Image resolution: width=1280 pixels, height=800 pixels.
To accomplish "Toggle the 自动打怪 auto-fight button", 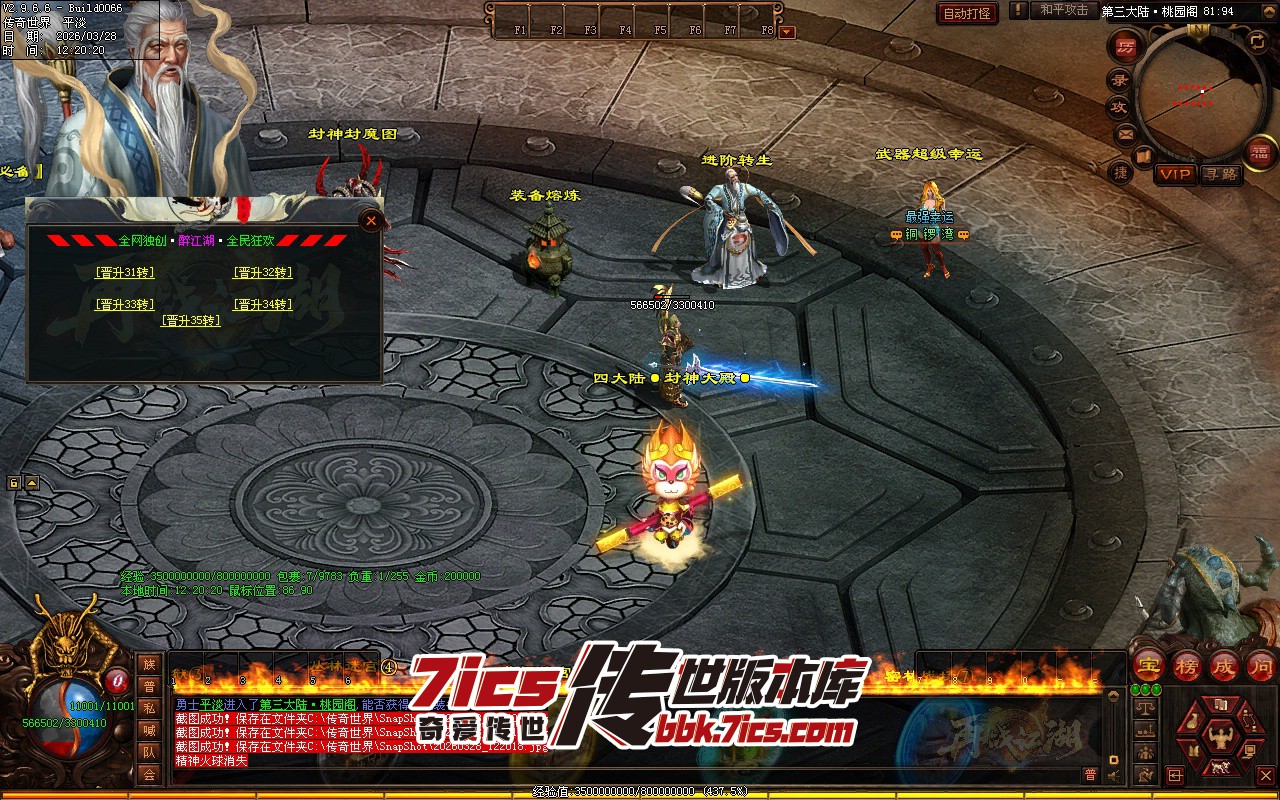I will coord(967,13).
